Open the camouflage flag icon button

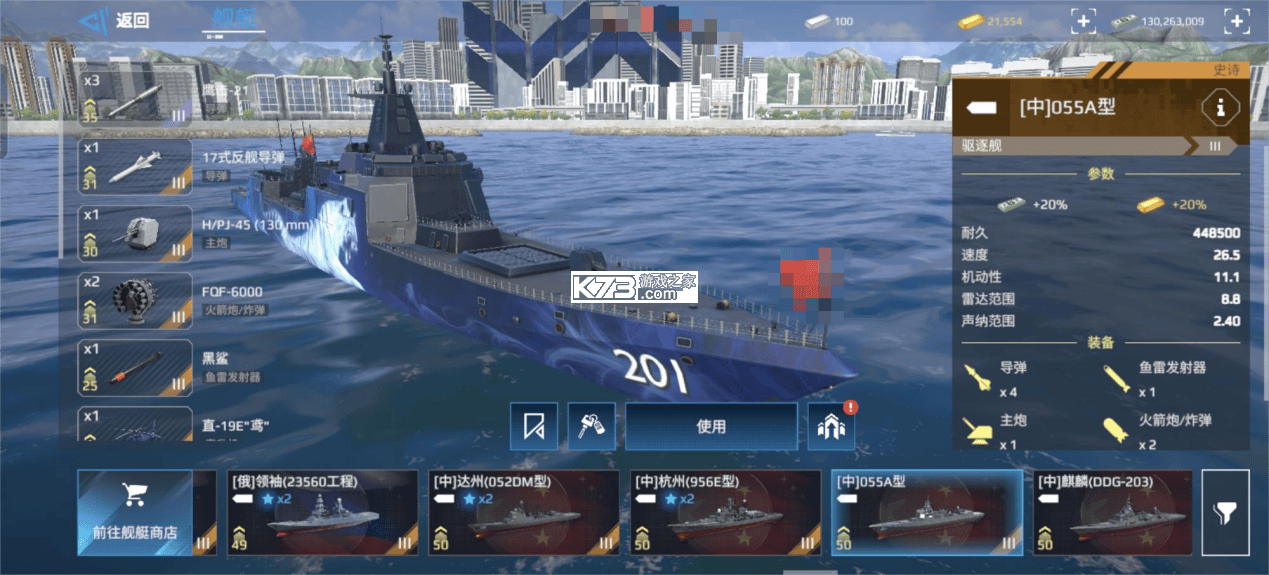click(x=534, y=427)
